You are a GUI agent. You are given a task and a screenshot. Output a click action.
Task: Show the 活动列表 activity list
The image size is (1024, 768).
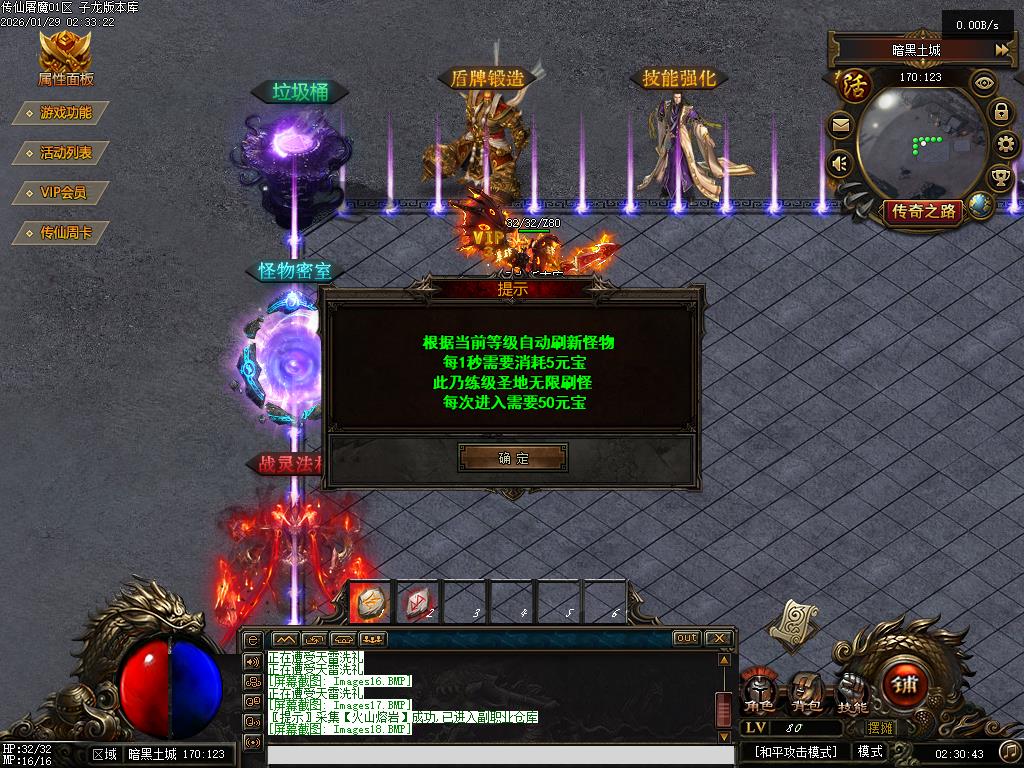(x=64, y=153)
